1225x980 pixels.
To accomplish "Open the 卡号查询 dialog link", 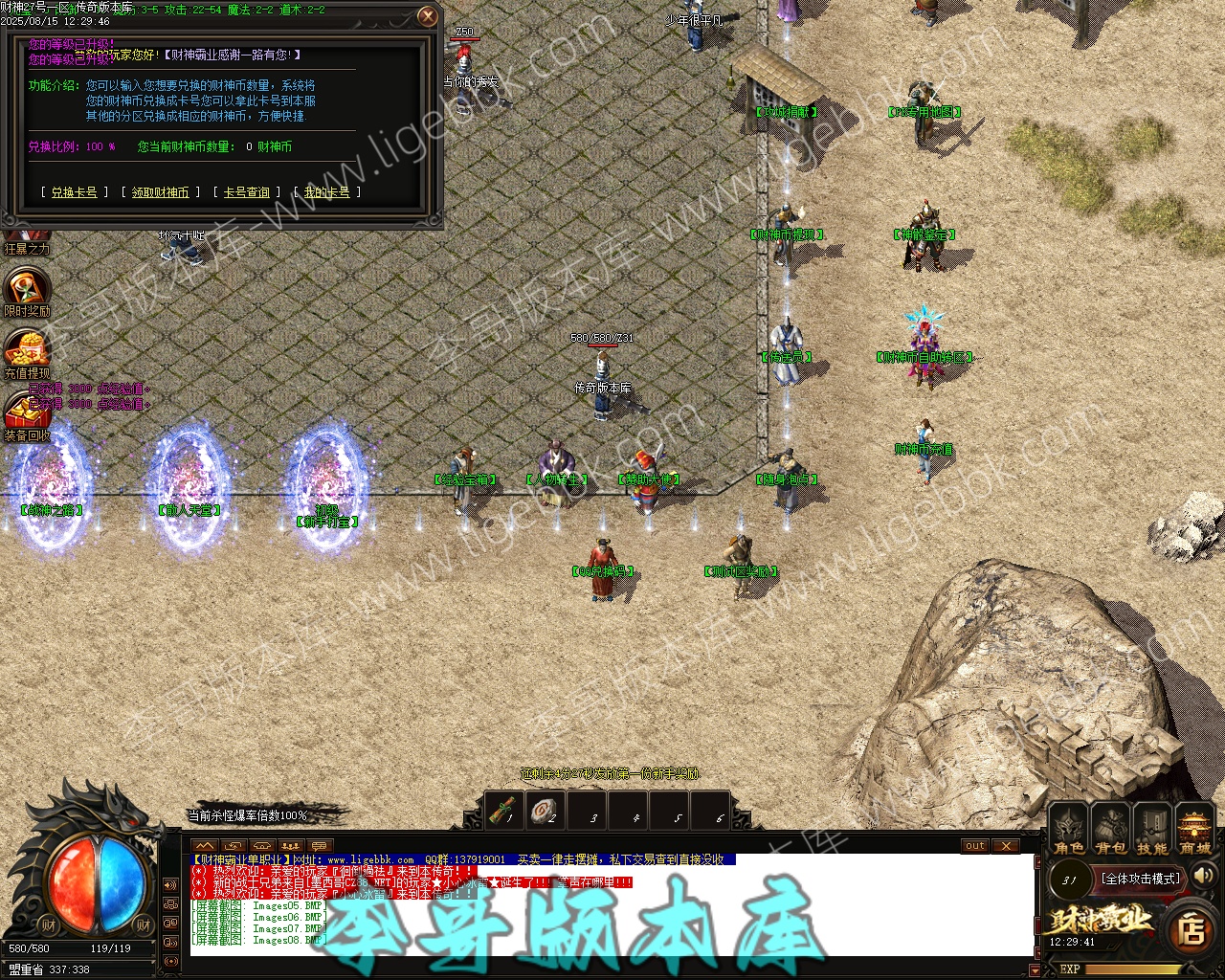I will point(246,192).
